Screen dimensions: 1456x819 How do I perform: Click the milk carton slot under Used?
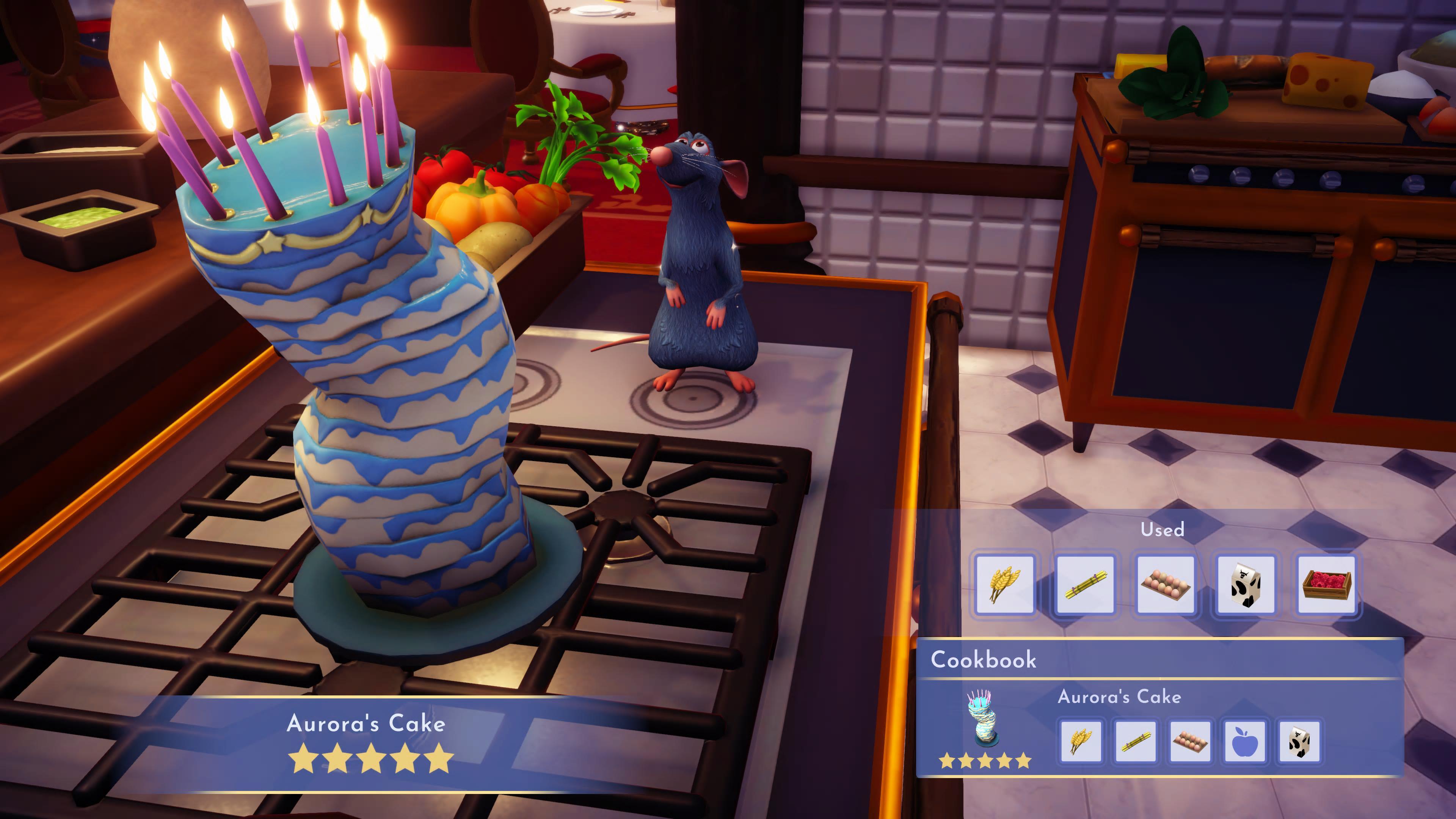pos(1246,584)
